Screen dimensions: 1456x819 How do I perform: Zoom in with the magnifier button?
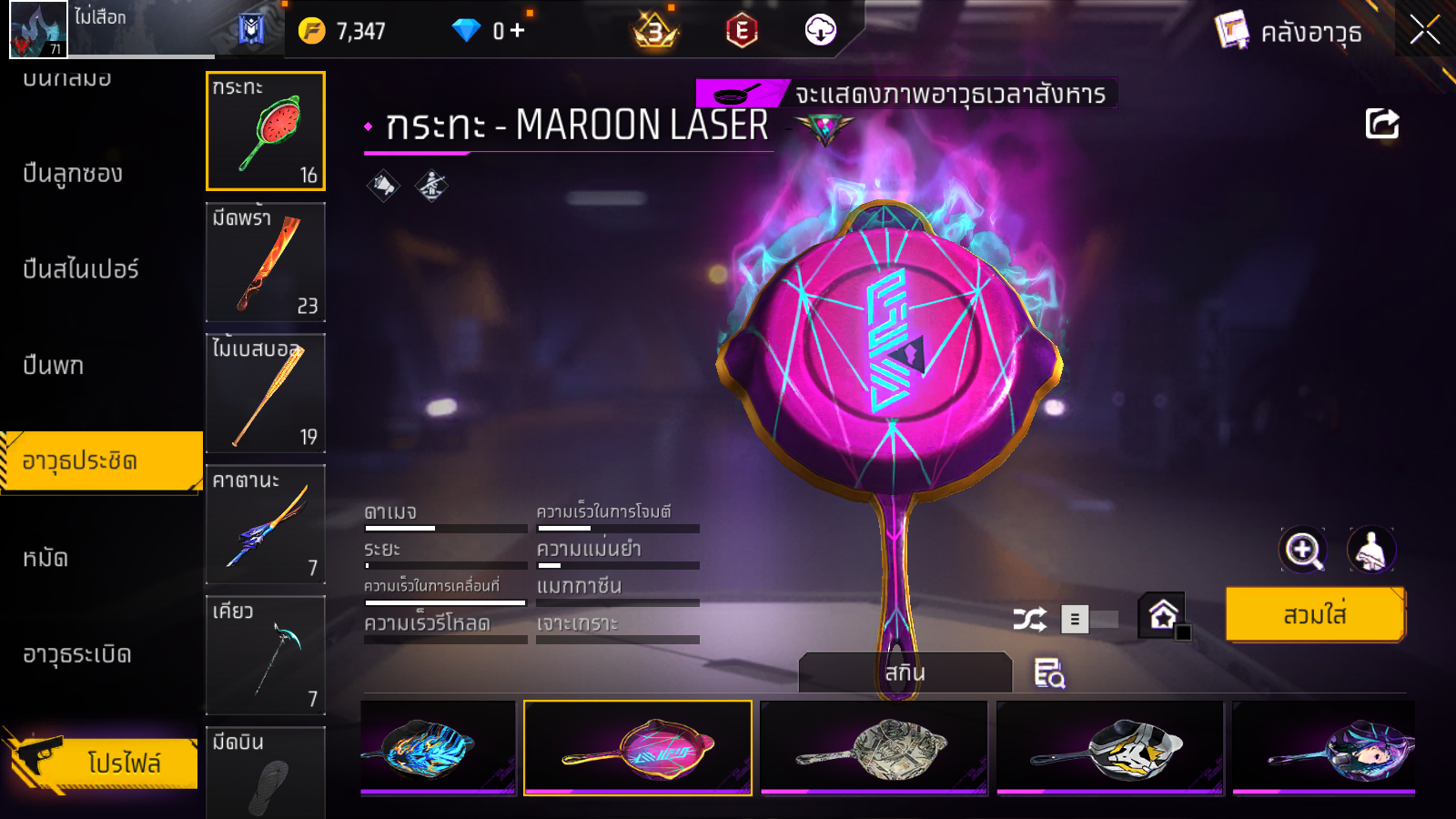tap(1302, 550)
